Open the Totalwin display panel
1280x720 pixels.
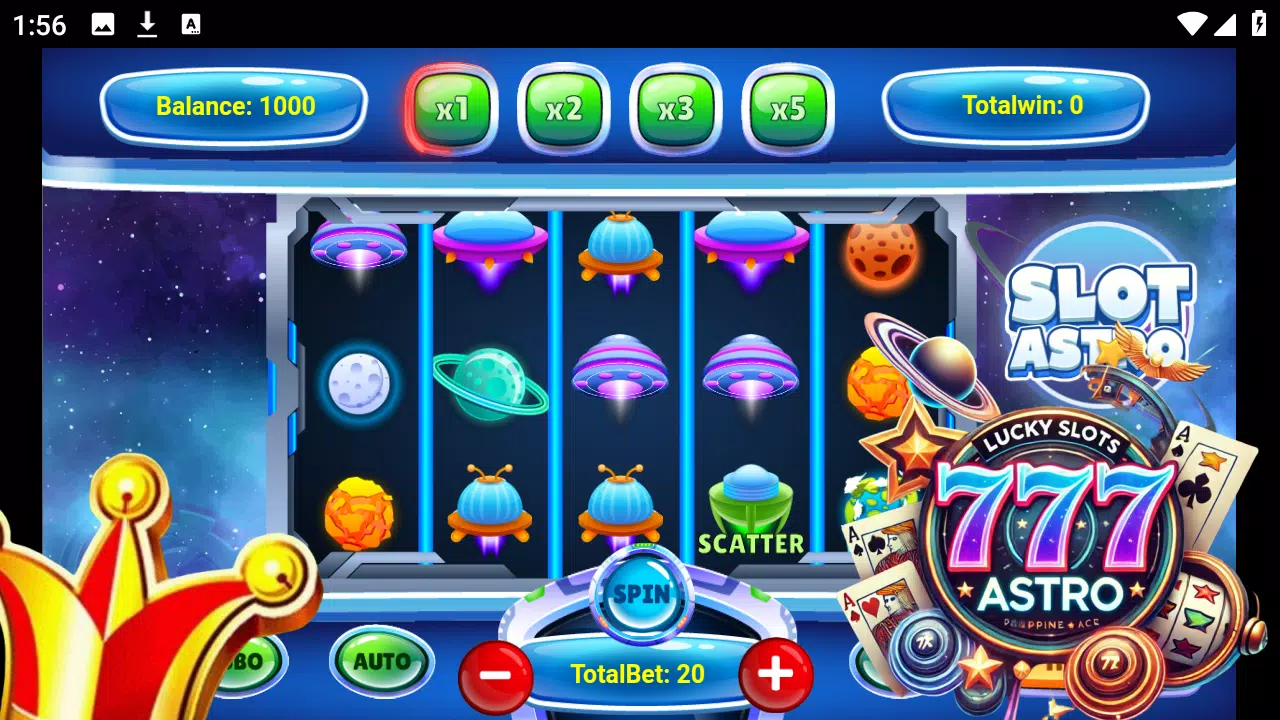1016,104
